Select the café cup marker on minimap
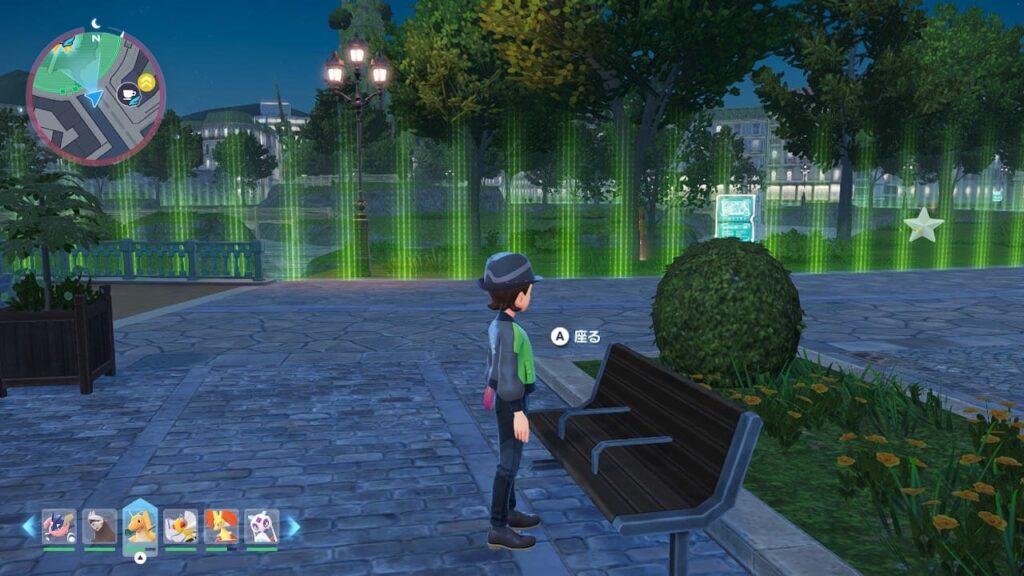Image resolution: width=1024 pixels, height=576 pixels. (129, 95)
